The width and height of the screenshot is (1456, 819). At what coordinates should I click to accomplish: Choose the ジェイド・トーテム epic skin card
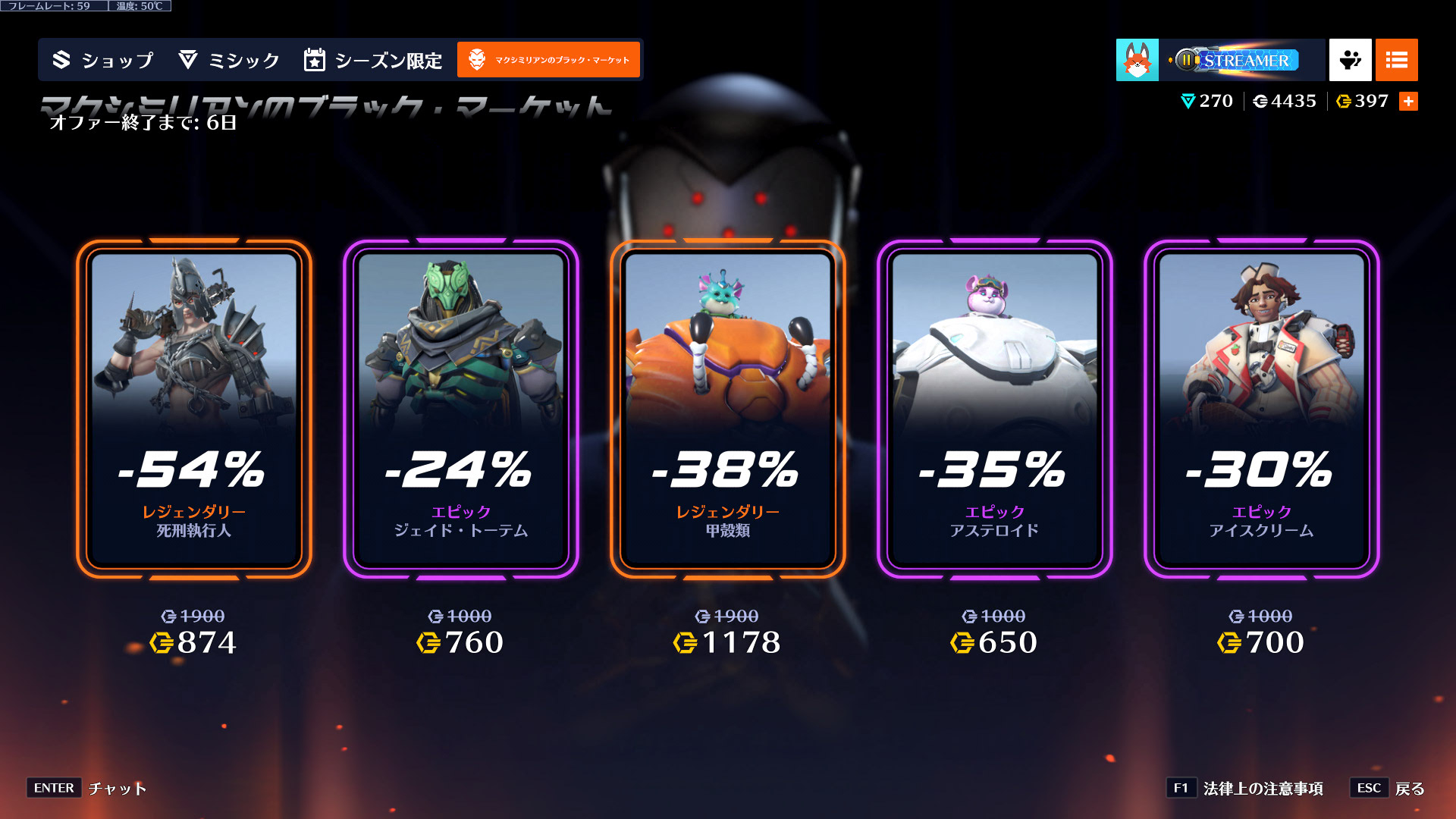click(461, 409)
